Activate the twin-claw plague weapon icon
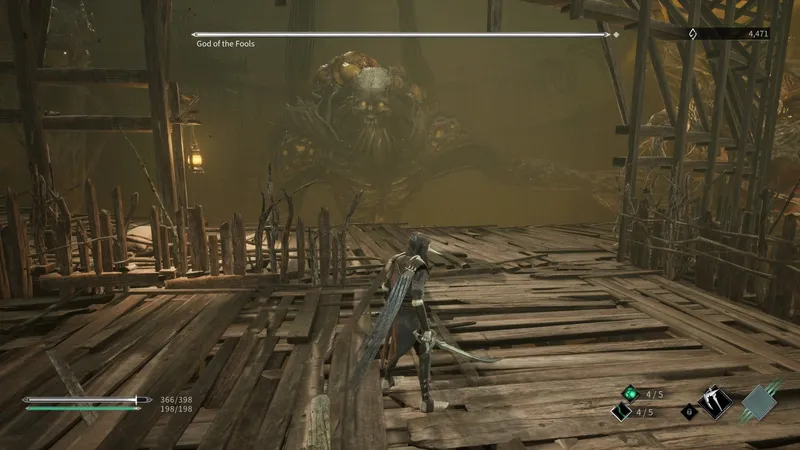800x450 pixels. tap(717, 402)
